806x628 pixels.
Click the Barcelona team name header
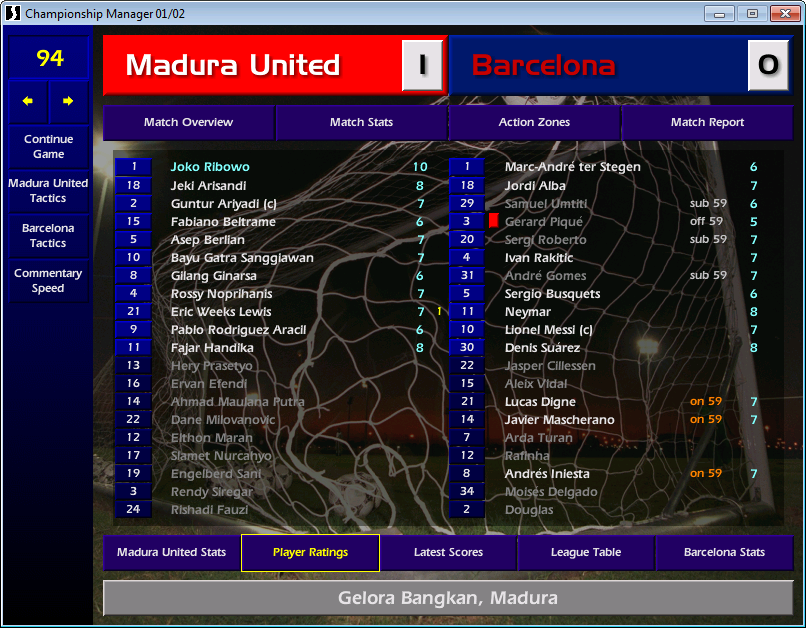(543, 66)
